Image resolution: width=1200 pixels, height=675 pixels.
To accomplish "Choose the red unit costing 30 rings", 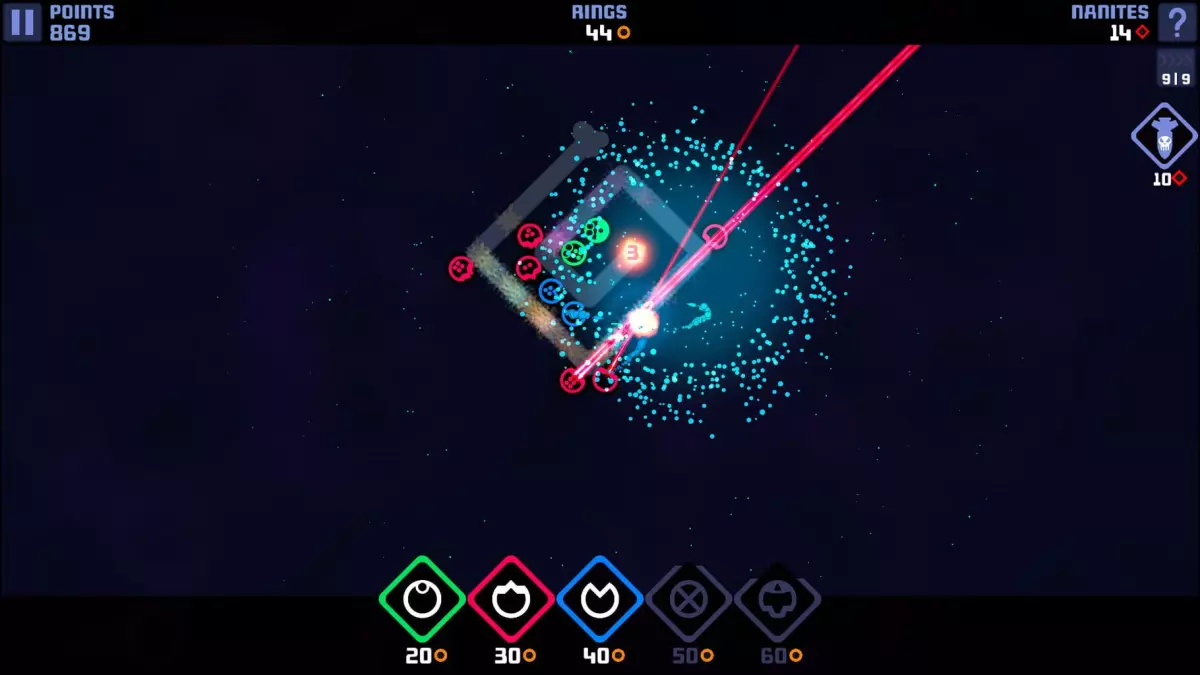I will coord(511,599).
